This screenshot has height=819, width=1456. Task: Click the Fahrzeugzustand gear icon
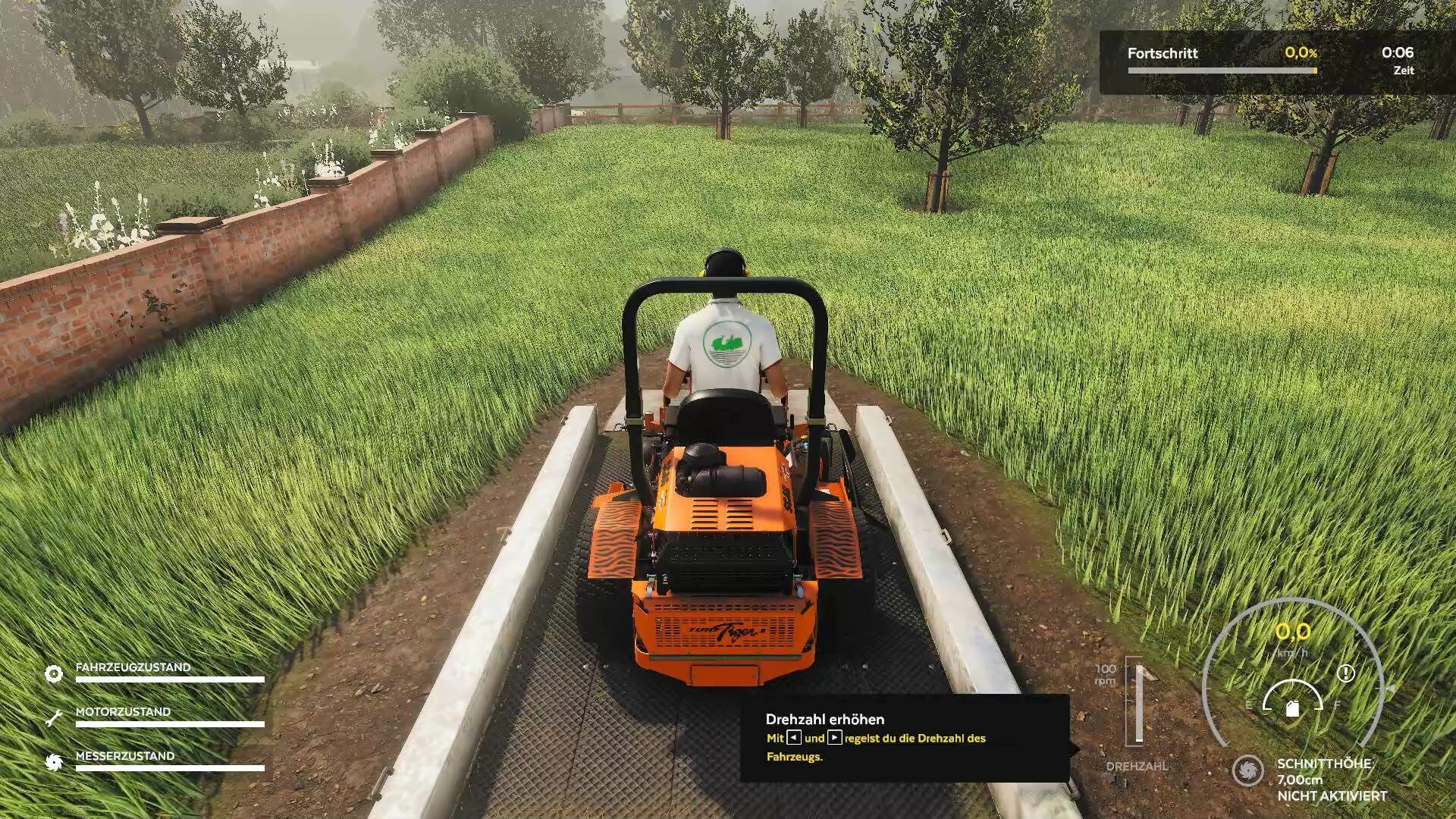54,673
